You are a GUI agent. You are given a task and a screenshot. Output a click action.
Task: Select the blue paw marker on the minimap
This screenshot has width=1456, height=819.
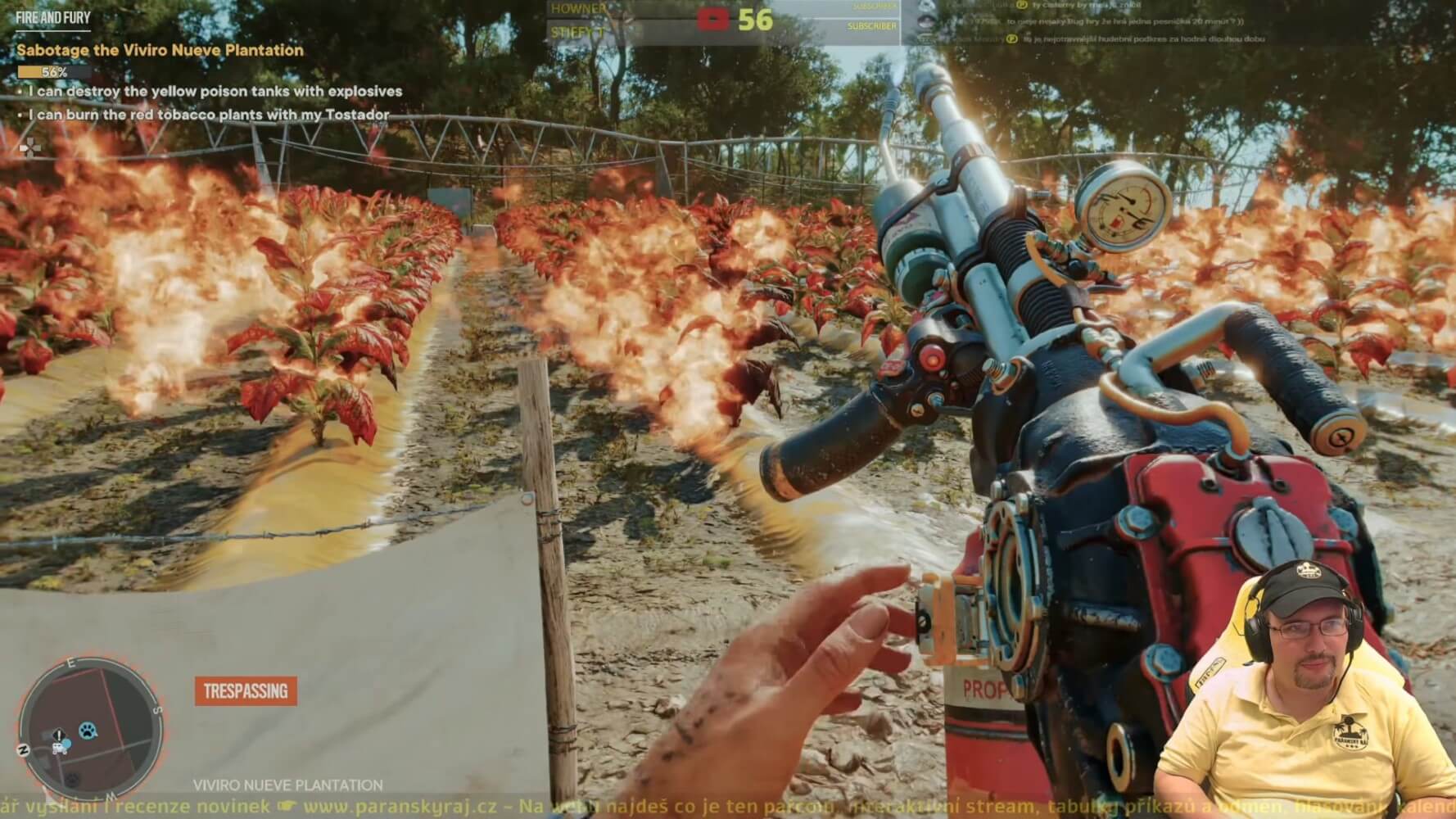click(88, 729)
